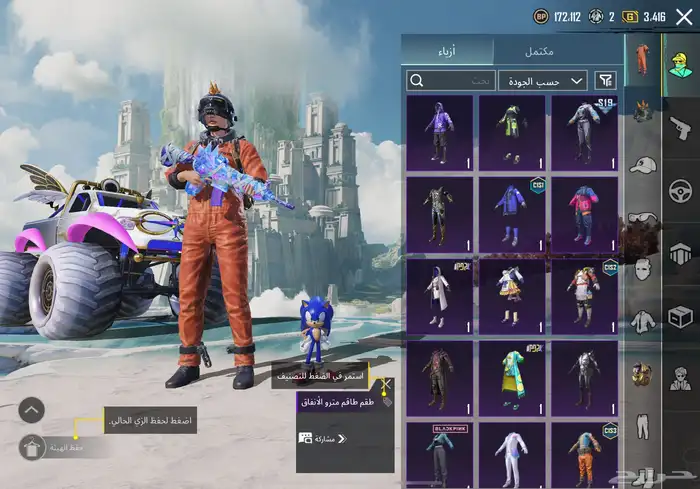Viewport: 700px width, 489px height.
Task: Select the cap headgear category
Action: tap(642, 165)
